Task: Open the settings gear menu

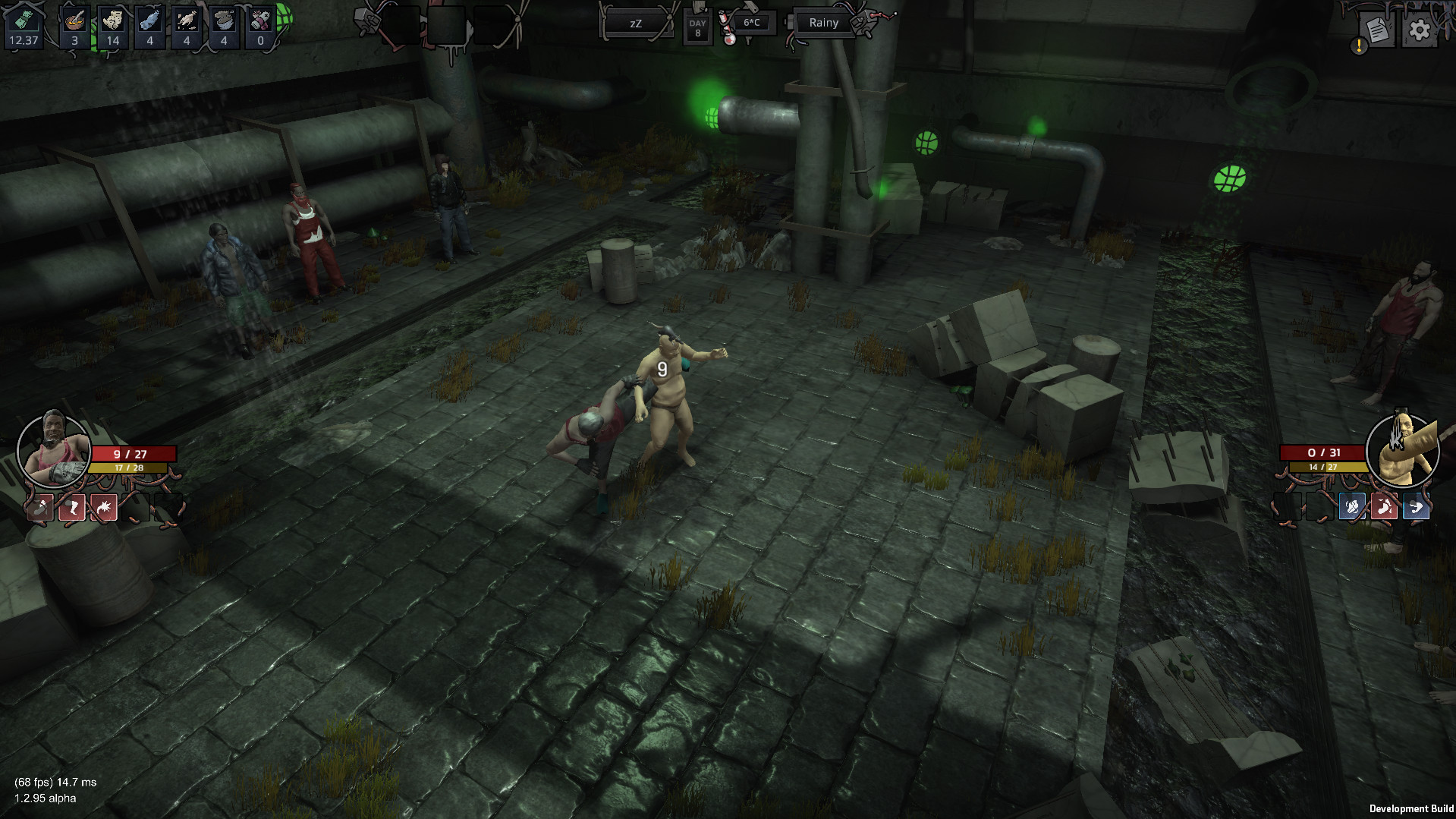Action: (1420, 29)
